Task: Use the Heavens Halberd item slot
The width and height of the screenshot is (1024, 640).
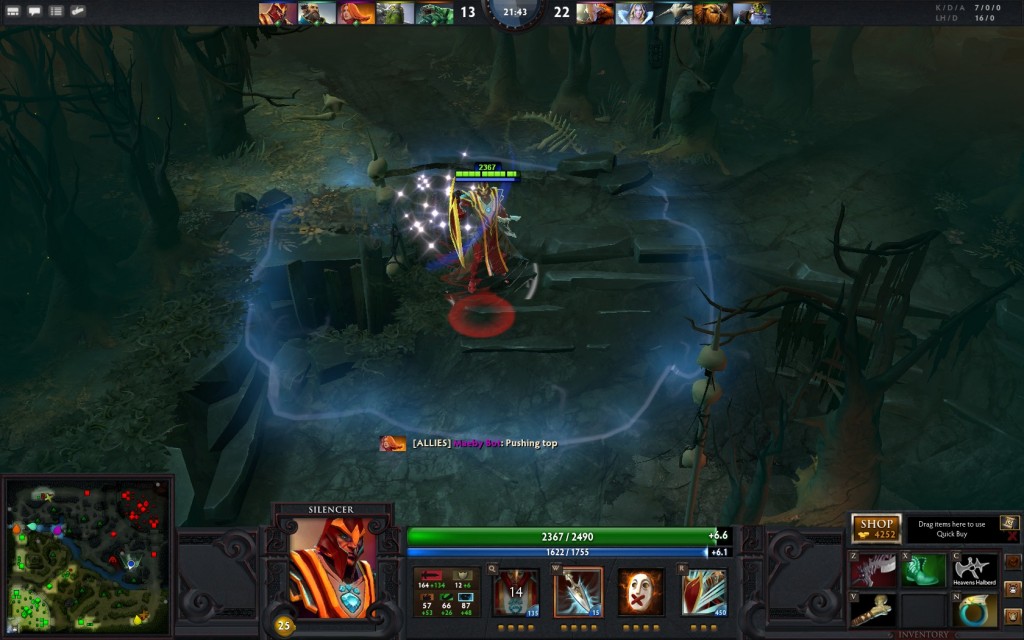Action: pos(976,570)
